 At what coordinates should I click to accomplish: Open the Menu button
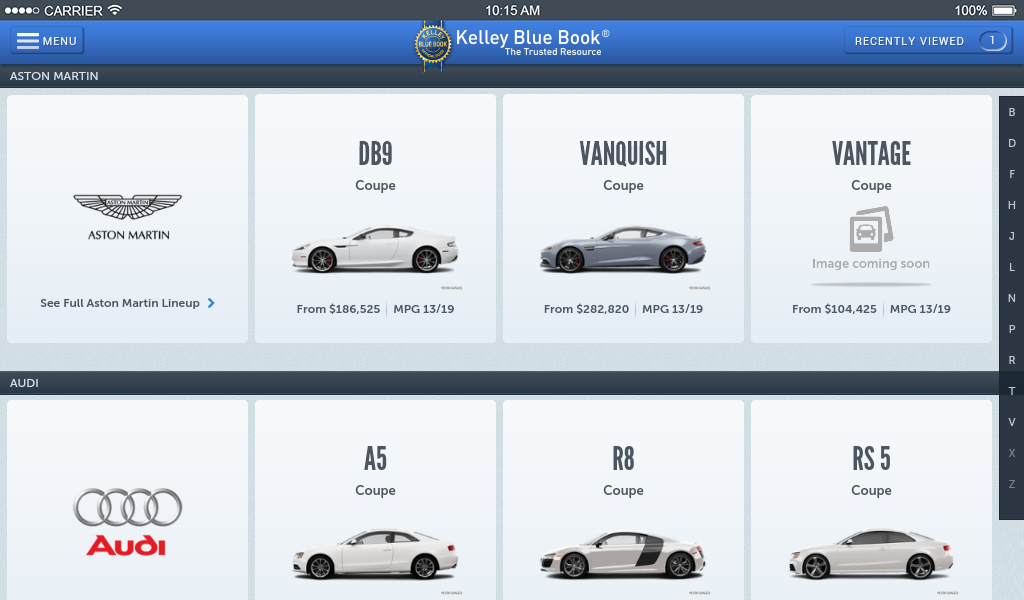pyautogui.click(x=47, y=41)
